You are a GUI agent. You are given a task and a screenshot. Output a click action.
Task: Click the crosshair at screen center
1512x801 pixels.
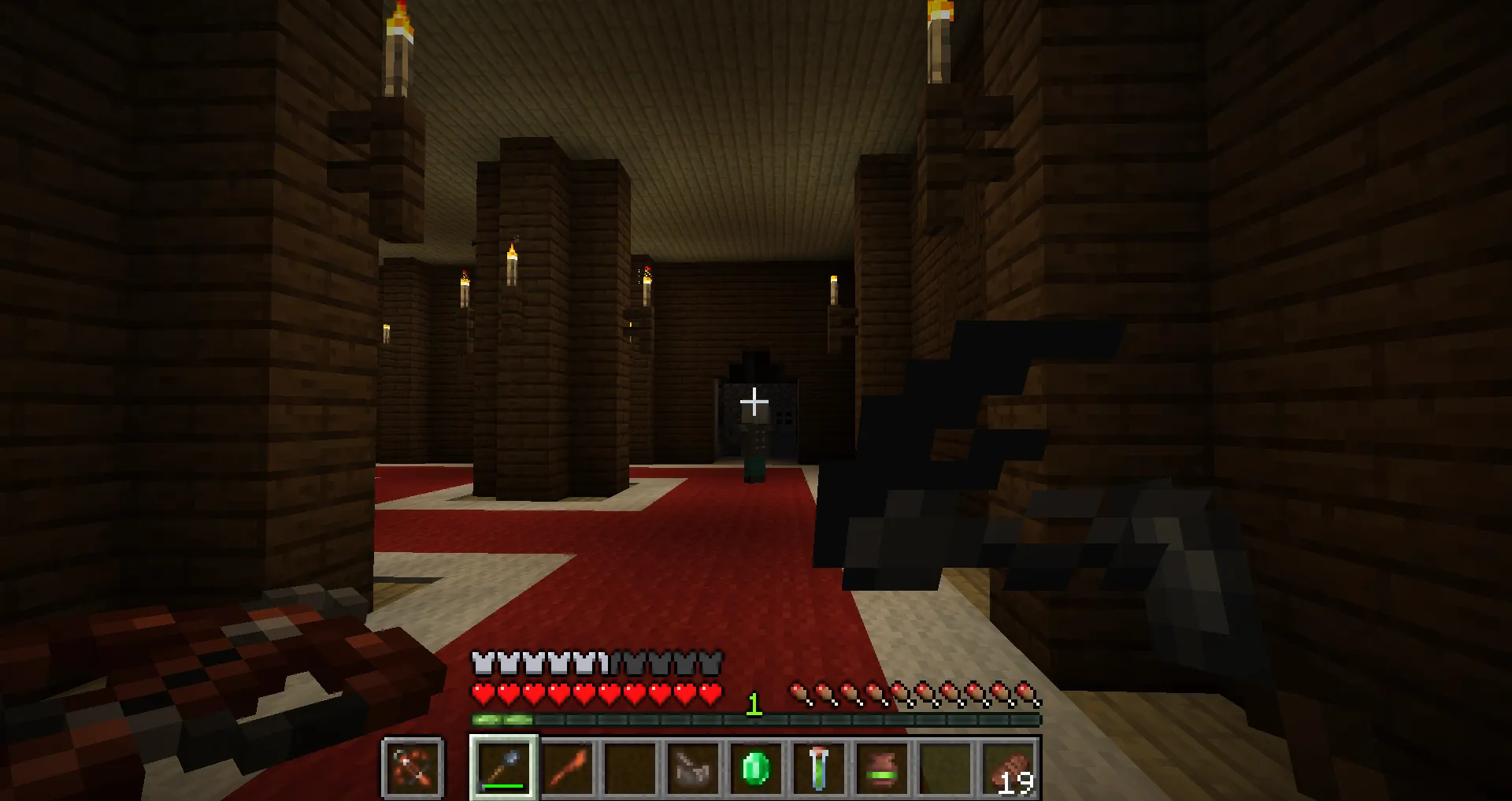[754, 401]
